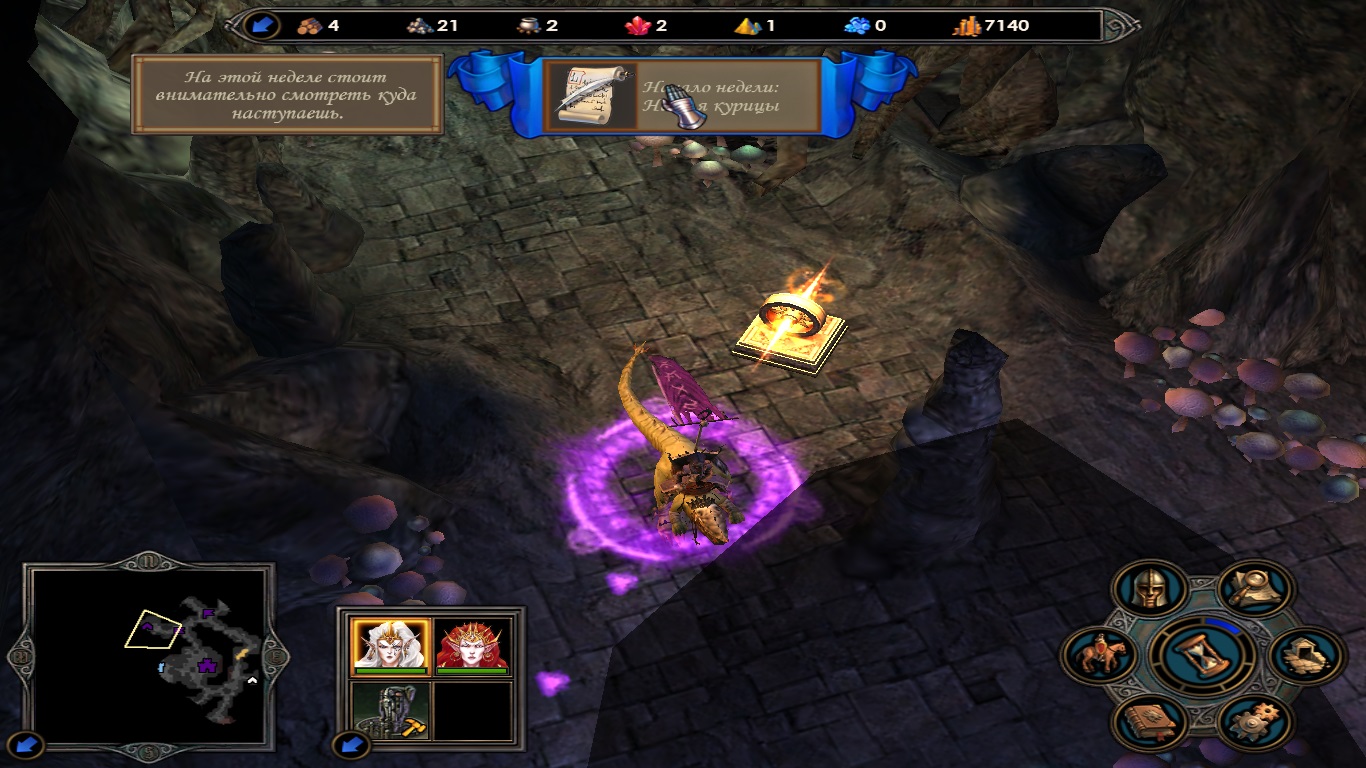Select the red-haired hero portrait
Screen dimensions: 1366x768
click(474, 646)
